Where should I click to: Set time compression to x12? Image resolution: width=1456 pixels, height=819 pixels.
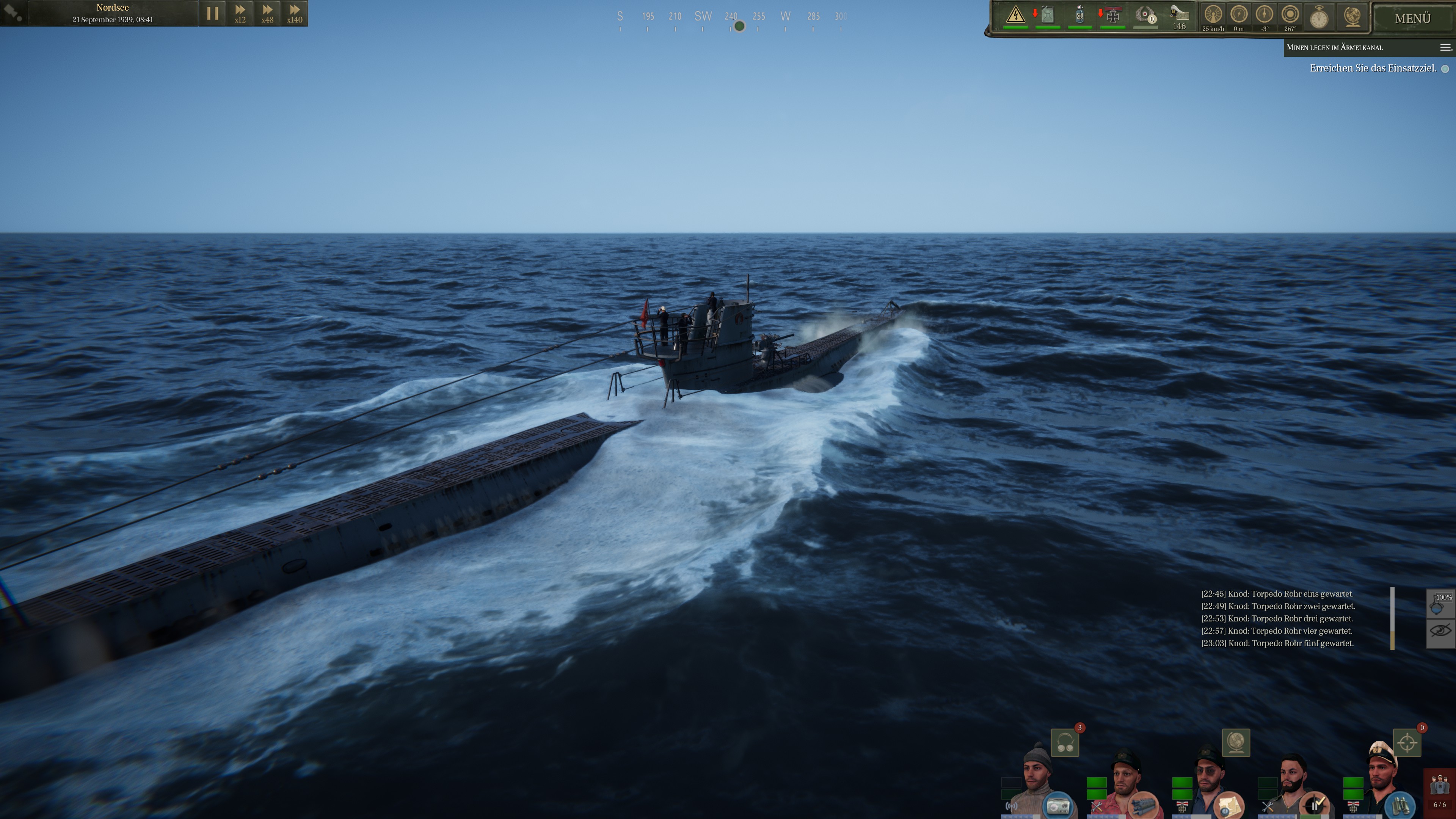click(240, 13)
